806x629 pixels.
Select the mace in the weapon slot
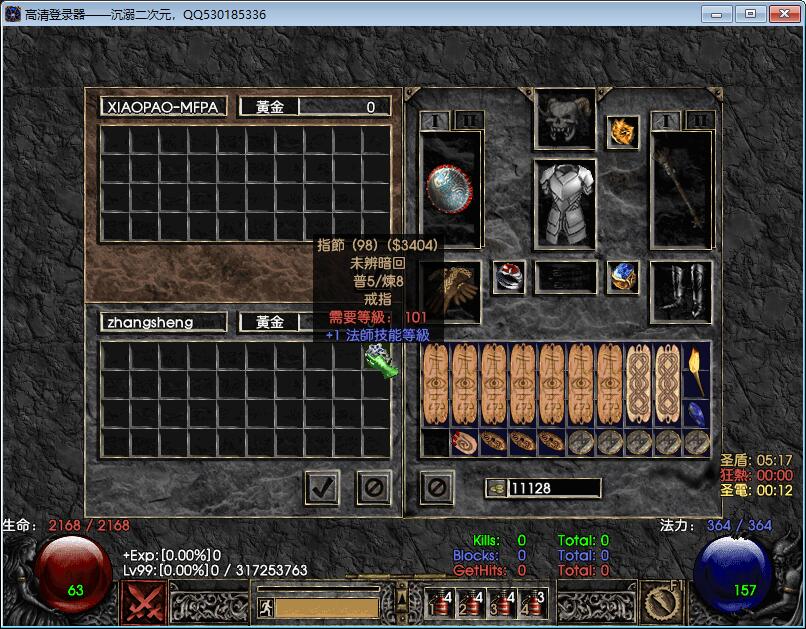click(x=681, y=190)
